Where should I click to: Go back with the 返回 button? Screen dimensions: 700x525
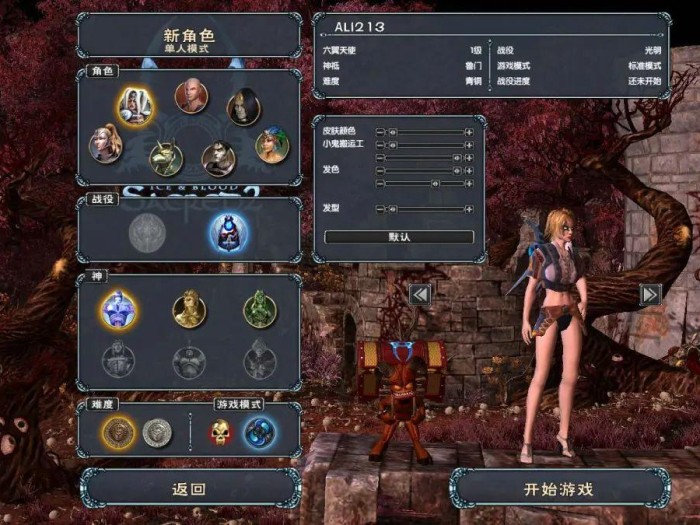coord(189,489)
